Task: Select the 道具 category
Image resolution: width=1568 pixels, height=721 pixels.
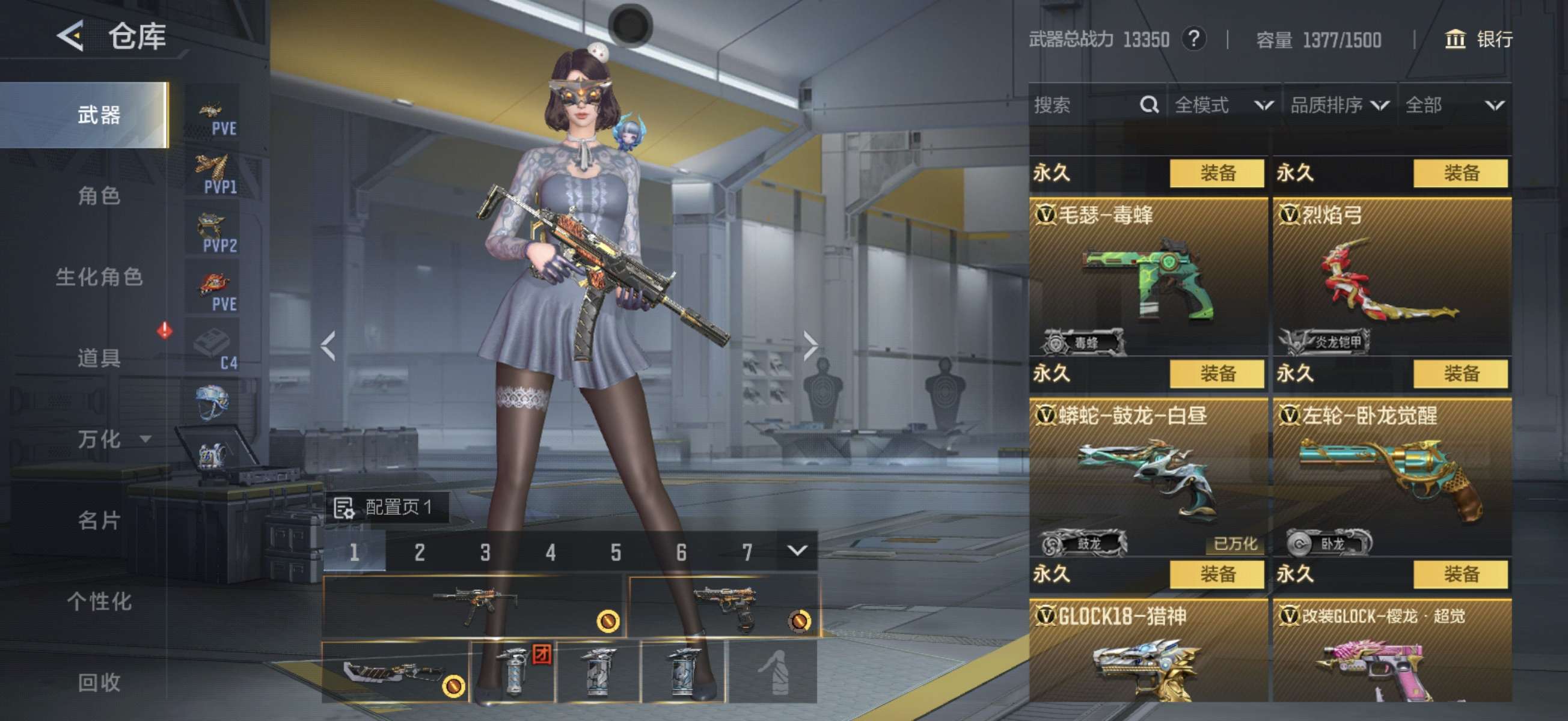Action: [99, 357]
